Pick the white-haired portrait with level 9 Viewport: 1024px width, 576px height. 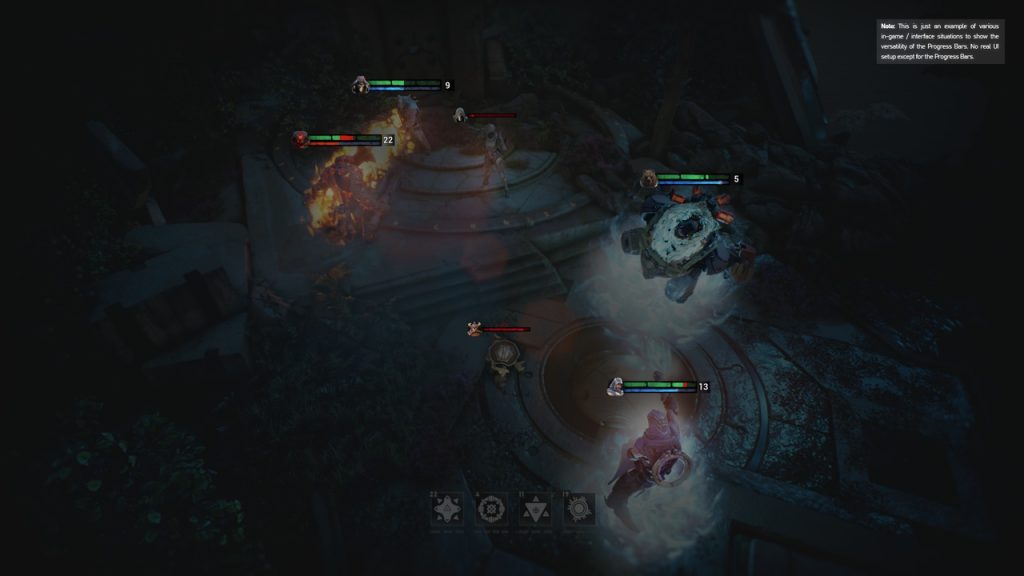(x=360, y=85)
